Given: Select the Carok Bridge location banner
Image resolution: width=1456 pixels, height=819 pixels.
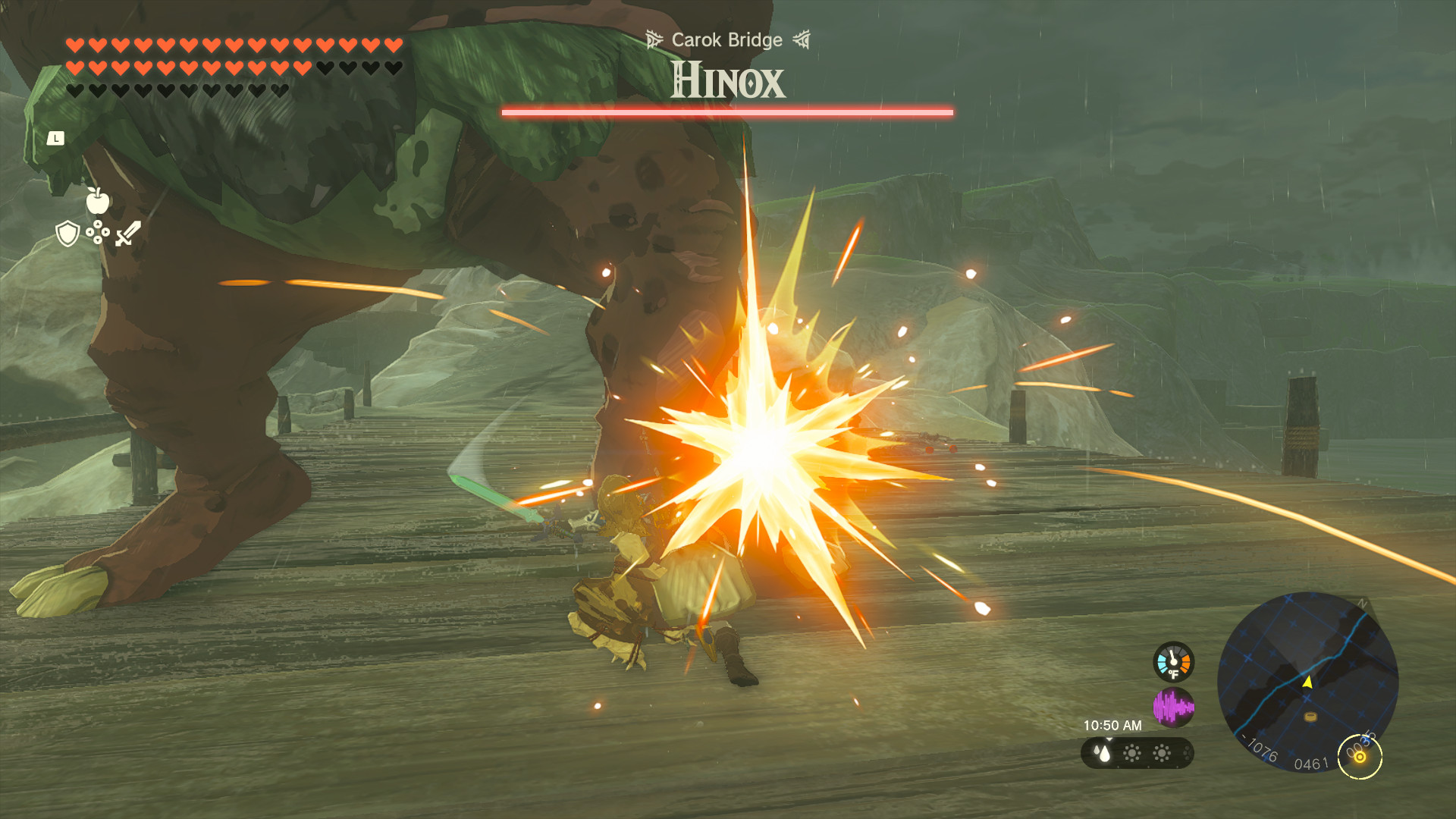Looking at the screenshot, I should coord(727,40).
